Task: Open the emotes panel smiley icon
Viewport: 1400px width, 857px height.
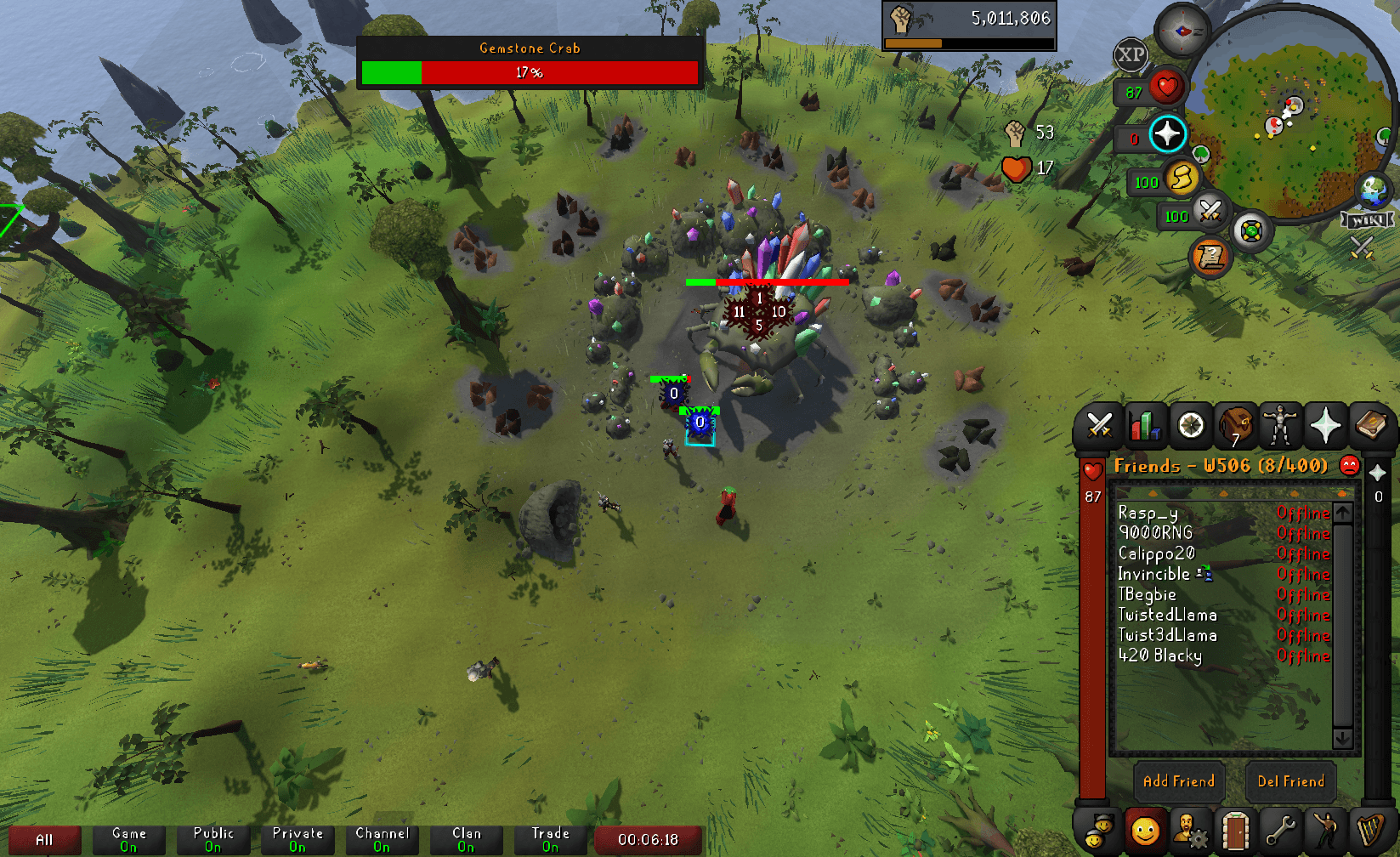Action: click(x=1146, y=831)
